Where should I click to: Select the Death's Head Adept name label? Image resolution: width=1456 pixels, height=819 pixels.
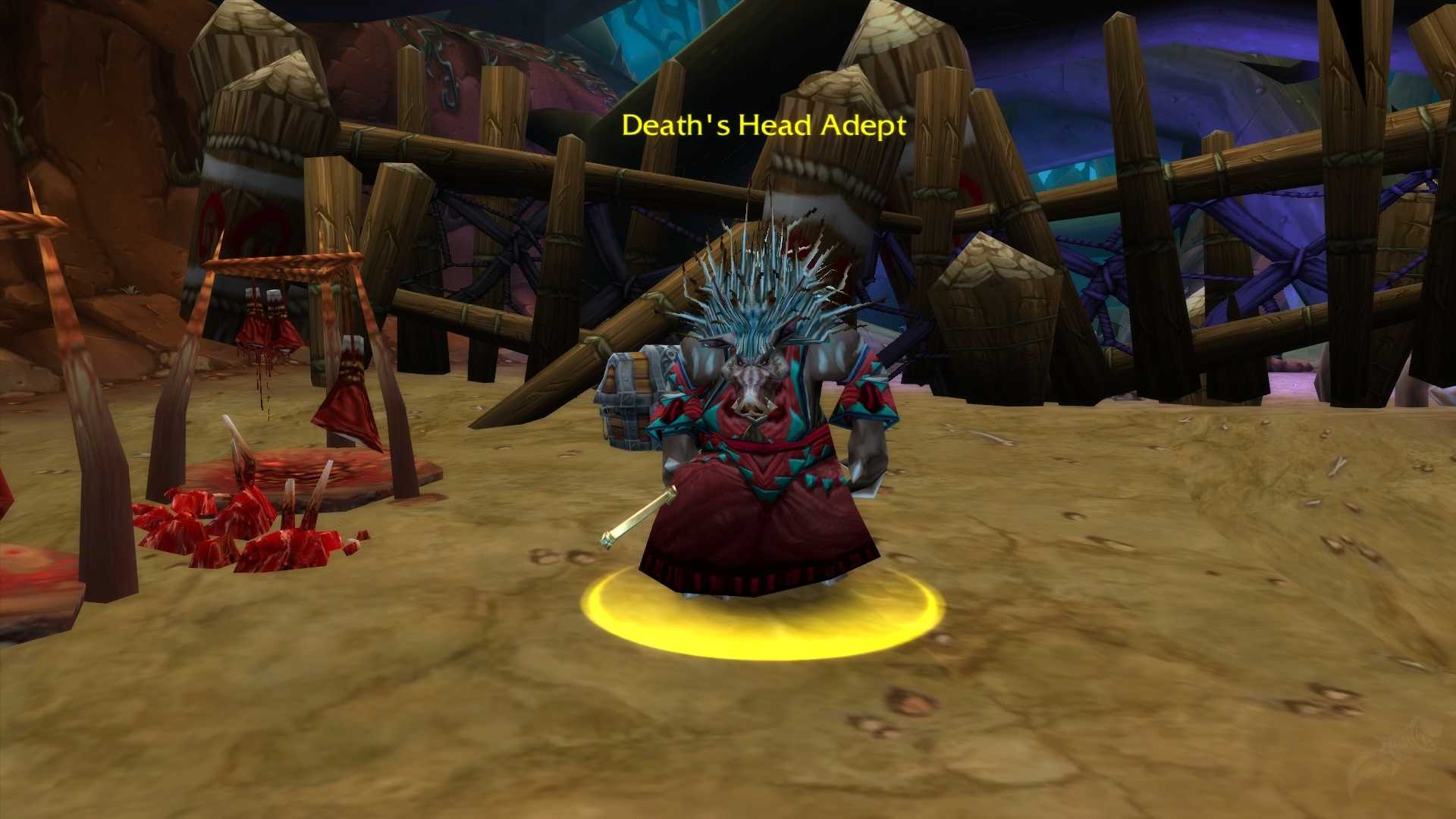pos(764,126)
